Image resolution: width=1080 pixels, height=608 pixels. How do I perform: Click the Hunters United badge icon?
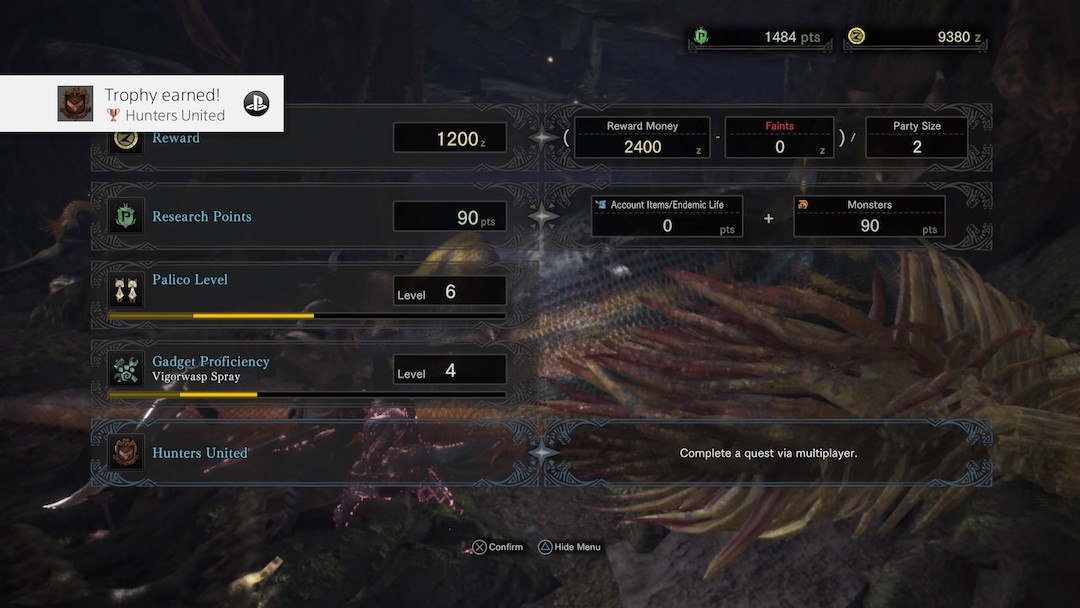coord(126,453)
